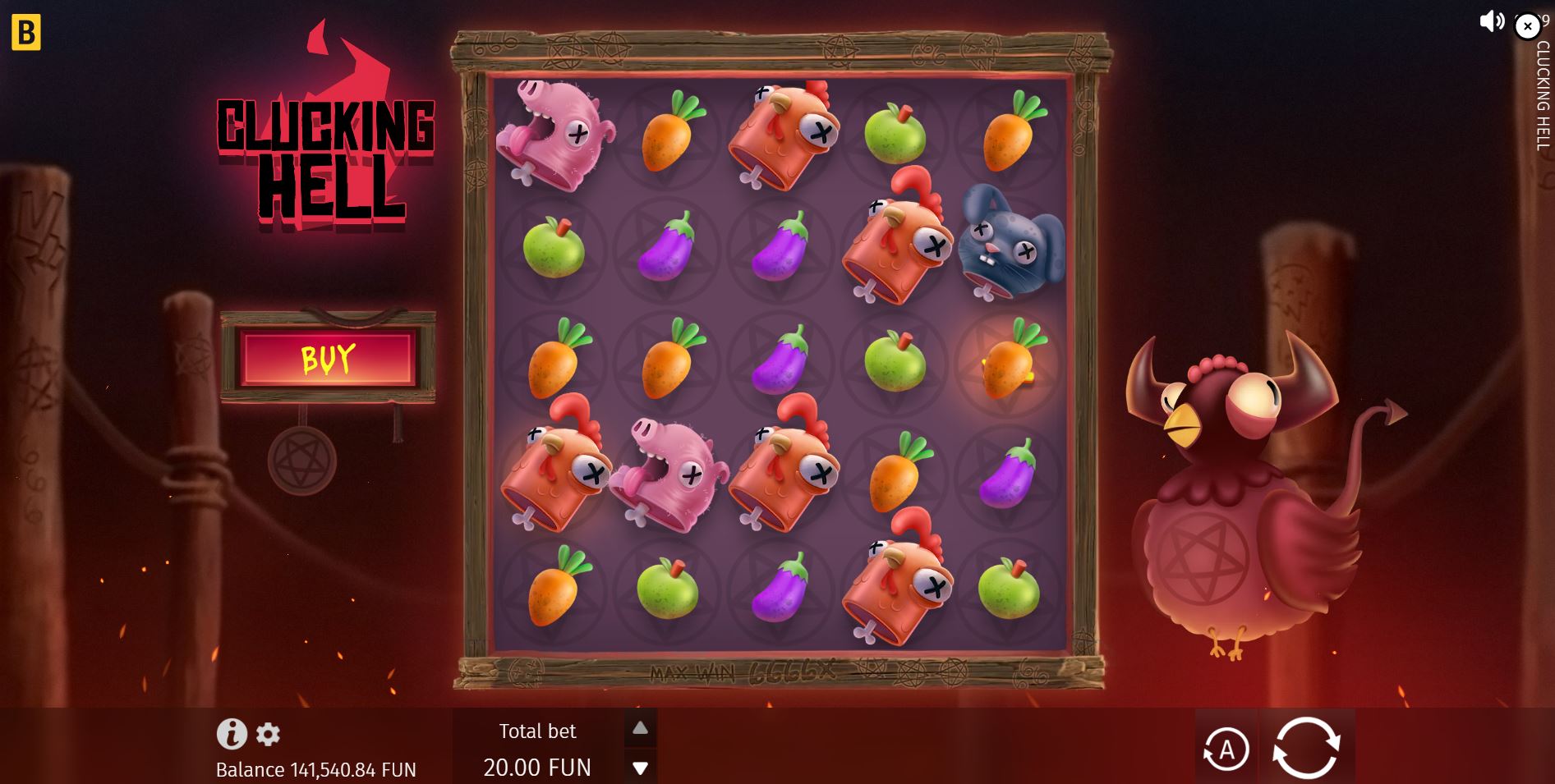This screenshot has width=1555, height=784.
Task: Increase Total bet with up arrow
Action: (640, 727)
